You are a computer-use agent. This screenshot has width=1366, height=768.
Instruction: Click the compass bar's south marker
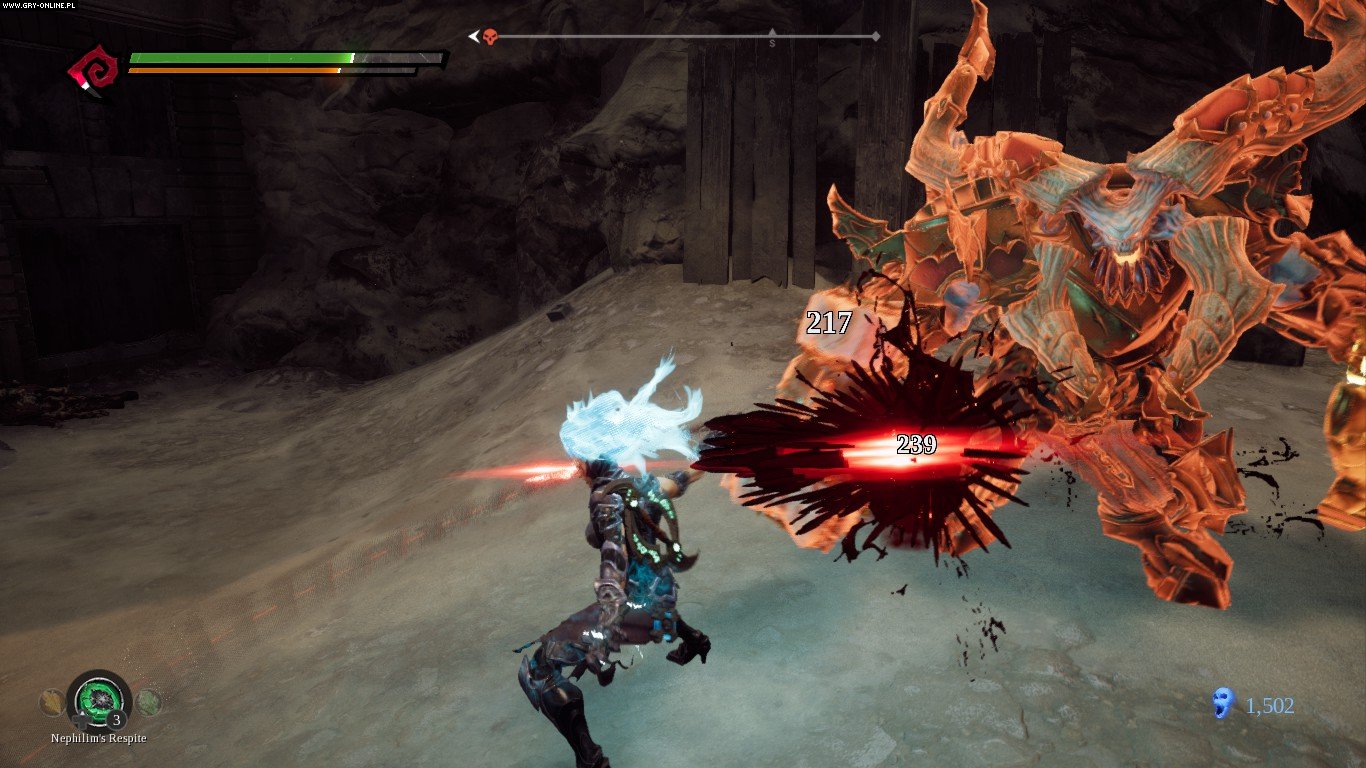[772, 41]
